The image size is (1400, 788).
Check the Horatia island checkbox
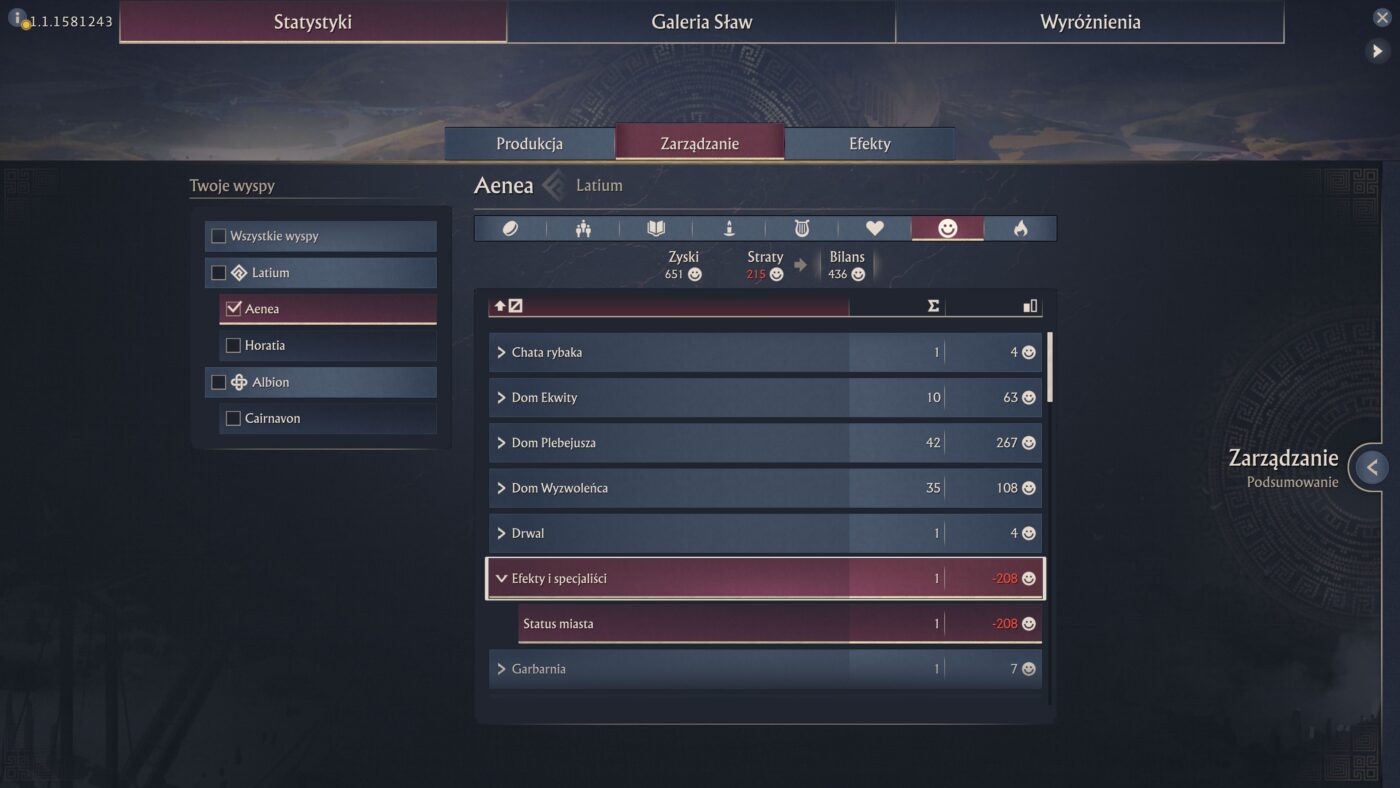[x=234, y=346]
